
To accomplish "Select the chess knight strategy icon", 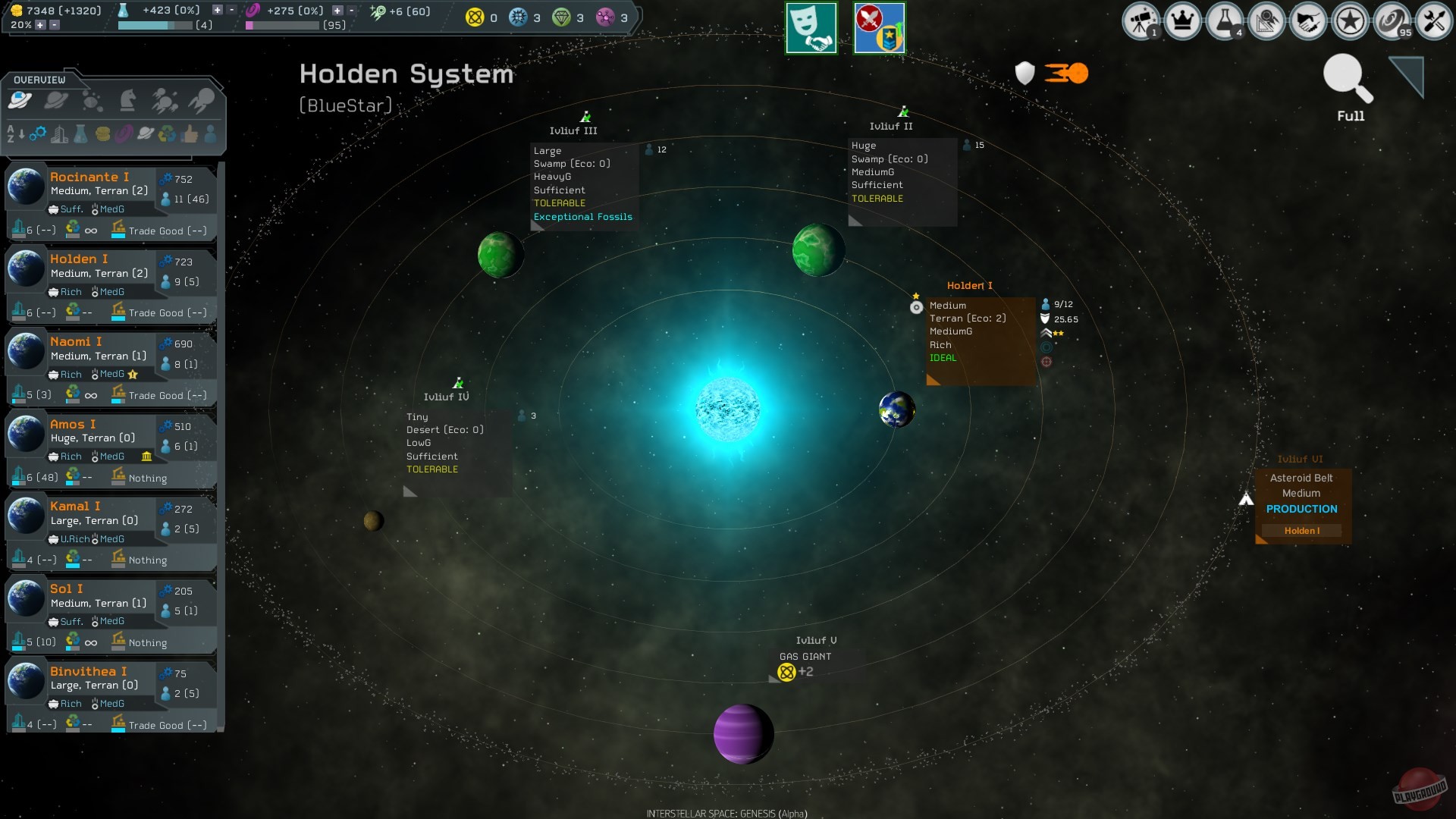I will click(126, 99).
